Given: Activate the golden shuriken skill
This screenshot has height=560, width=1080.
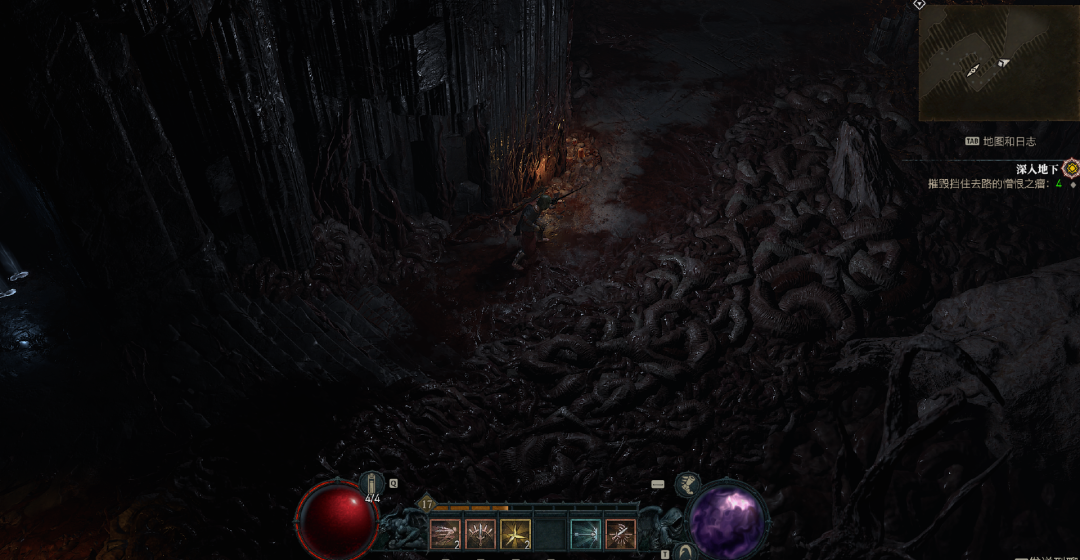Looking at the screenshot, I should (515, 534).
